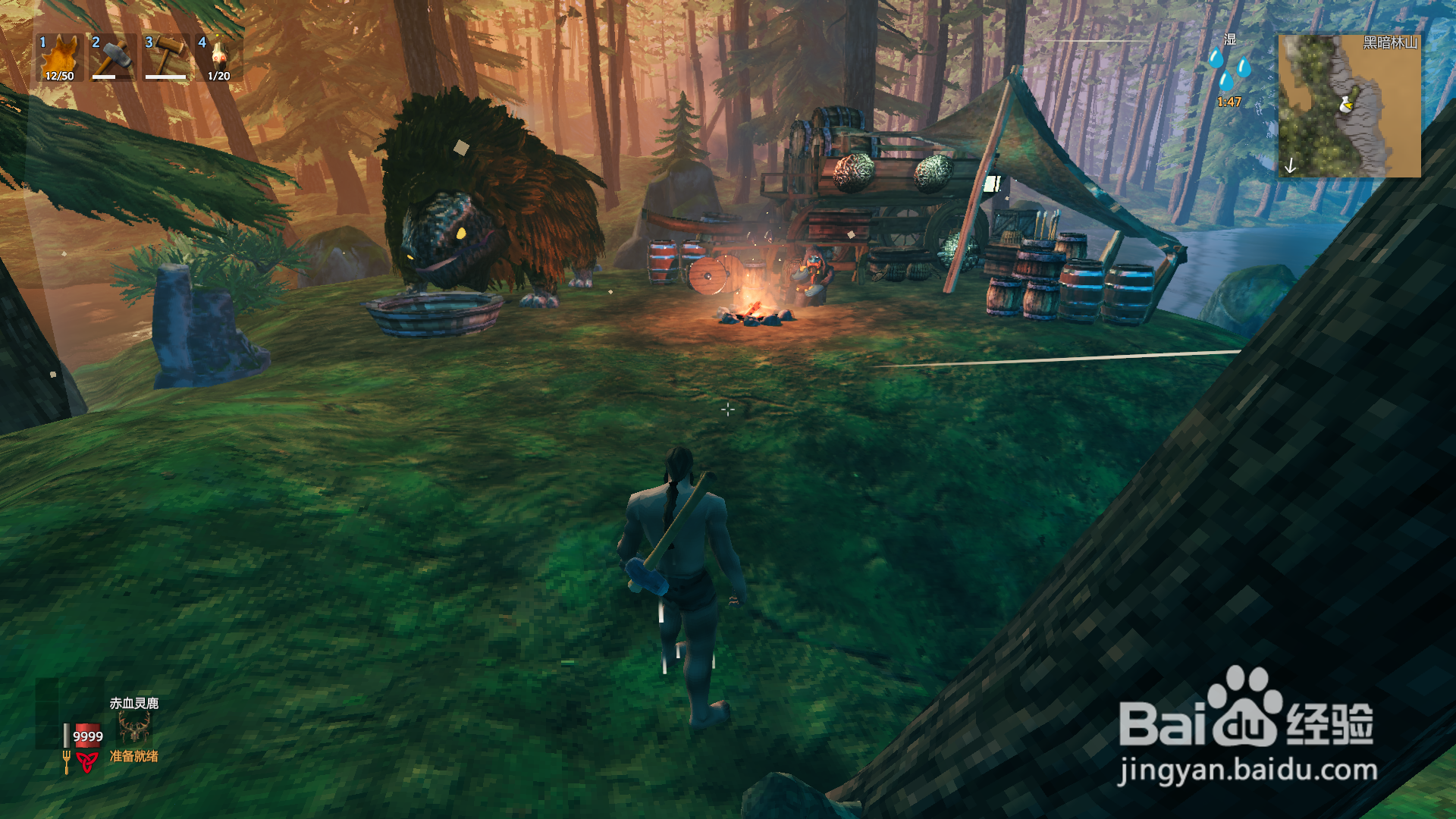Viewport: 1456px width, 819px height.
Task: Activate the Eikthyr antler guardian power icon
Action: [134, 729]
